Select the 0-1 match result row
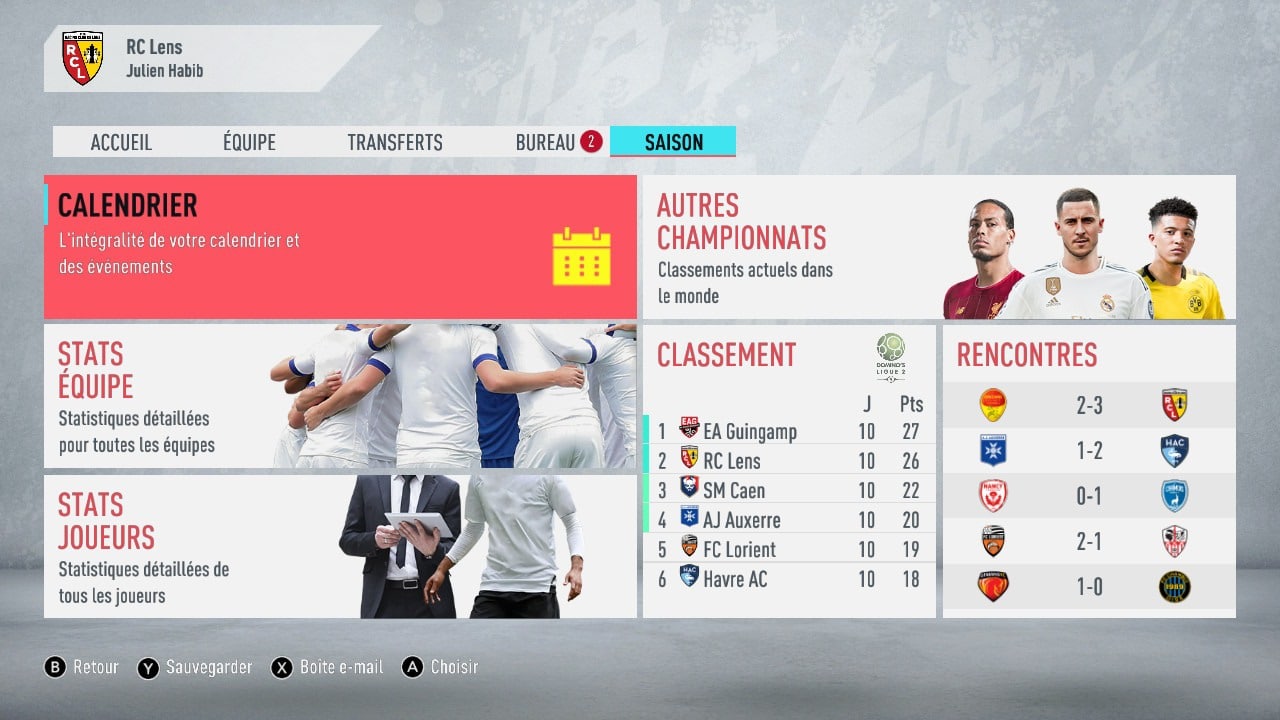Image resolution: width=1280 pixels, height=720 pixels. pyautogui.click(x=1089, y=496)
